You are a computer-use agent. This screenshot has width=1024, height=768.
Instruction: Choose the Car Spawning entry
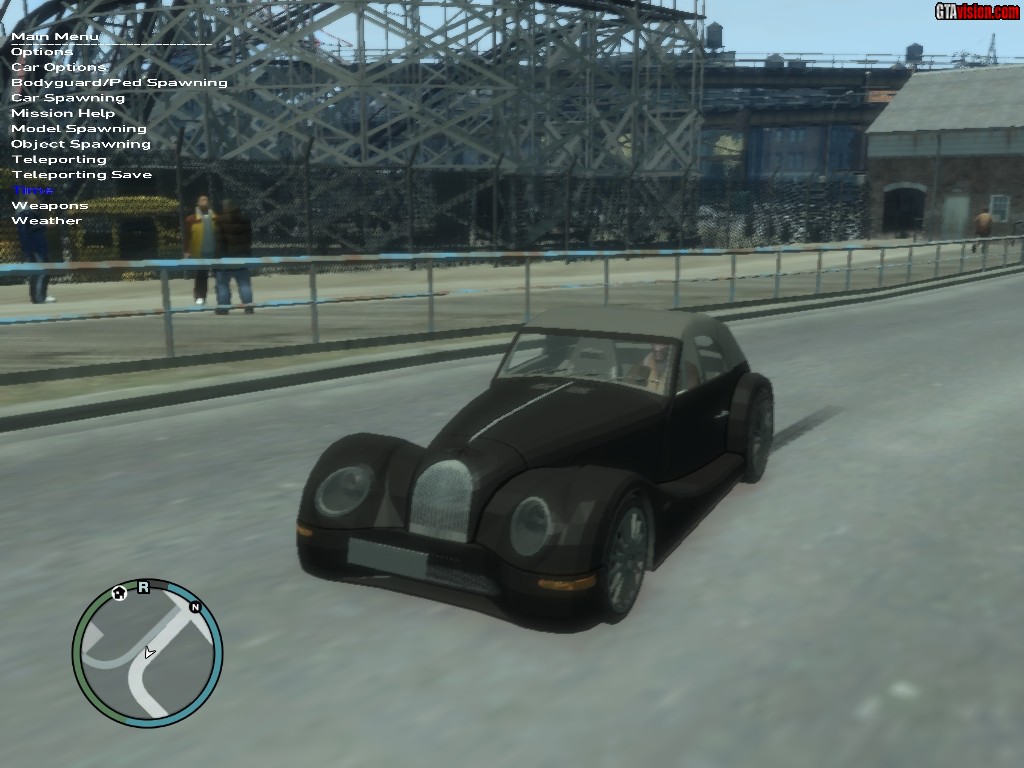68,98
